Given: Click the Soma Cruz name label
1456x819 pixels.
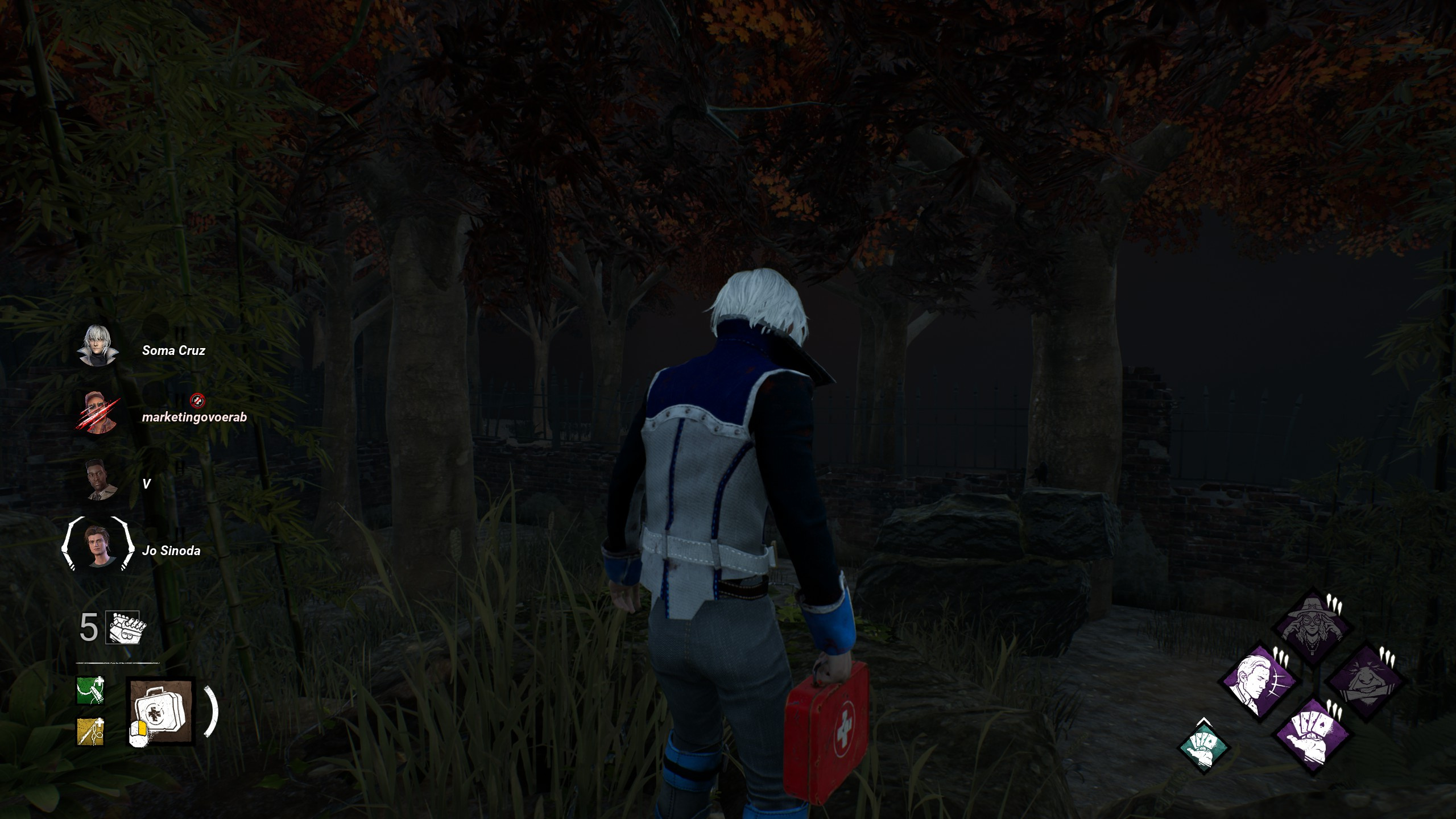Looking at the screenshot, I should [x=174, y=351].
